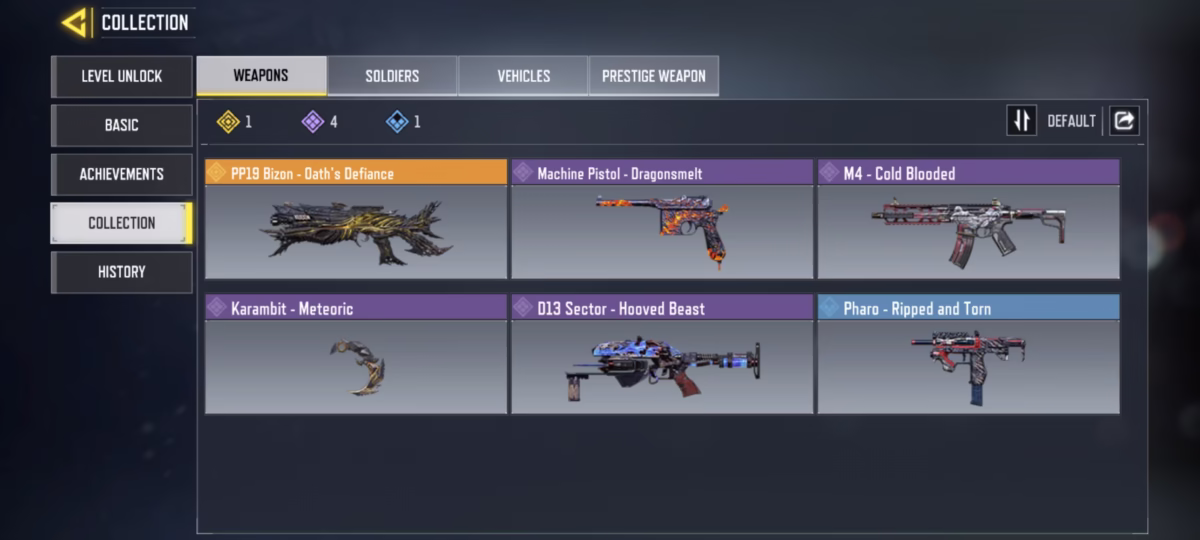
Task: Open the Level Unlock section
Action: tap(122, 76)
